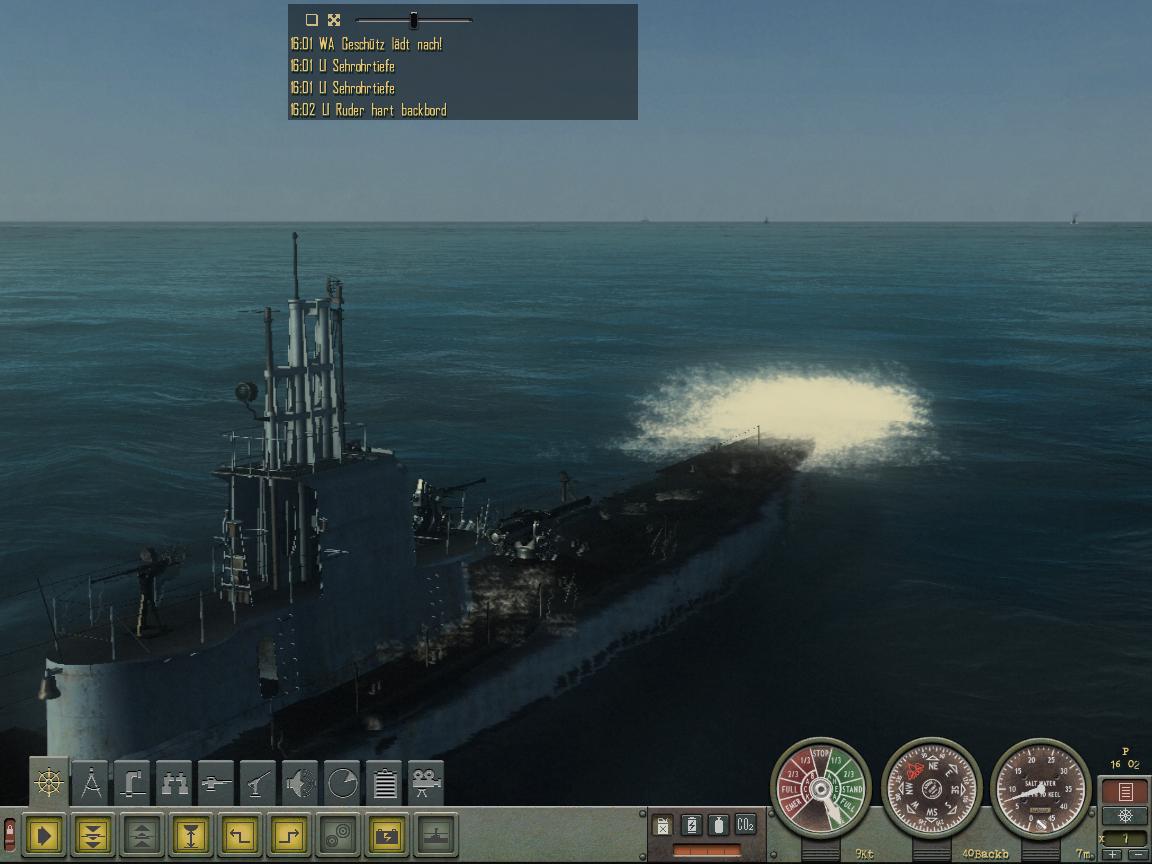
Task: Open the camera free-view tab
Action: click(x=426, y=783)
